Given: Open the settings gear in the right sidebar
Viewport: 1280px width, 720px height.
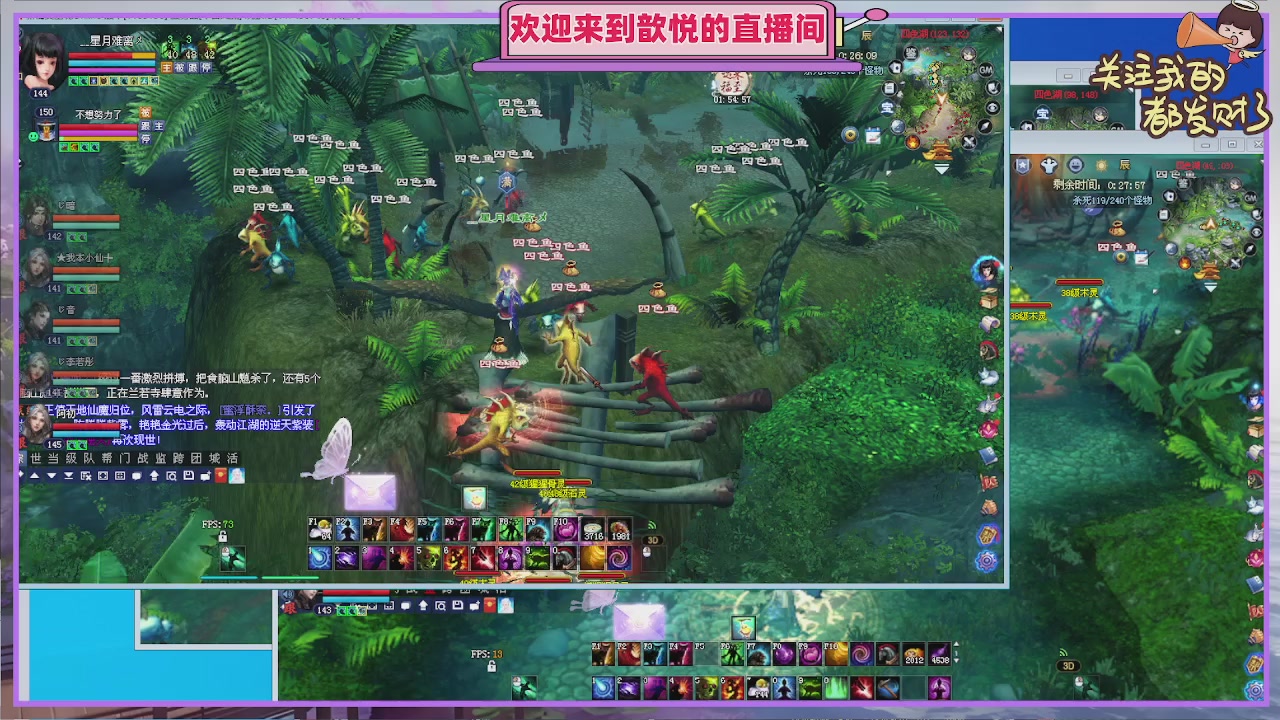Looking at the screenshot, I should 986,560.
